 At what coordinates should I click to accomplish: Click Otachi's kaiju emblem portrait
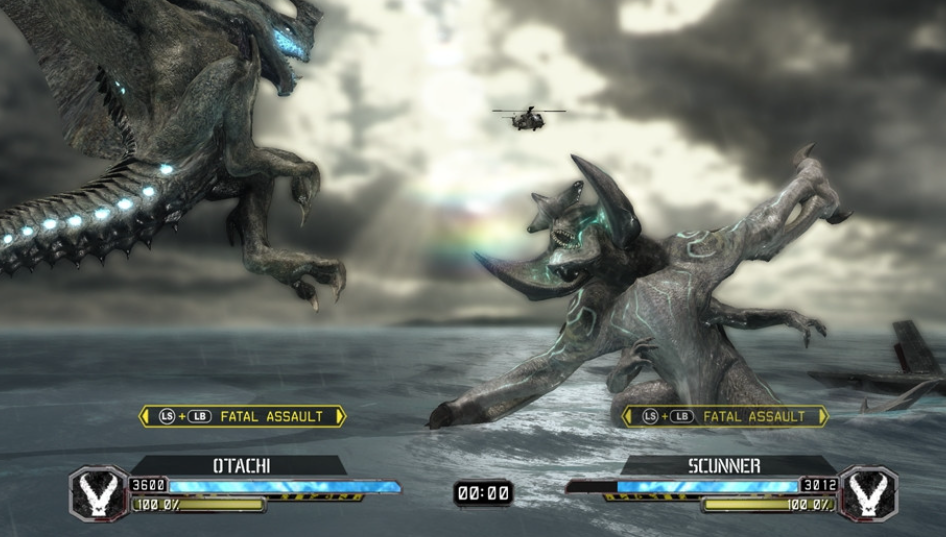pos(98,493)
